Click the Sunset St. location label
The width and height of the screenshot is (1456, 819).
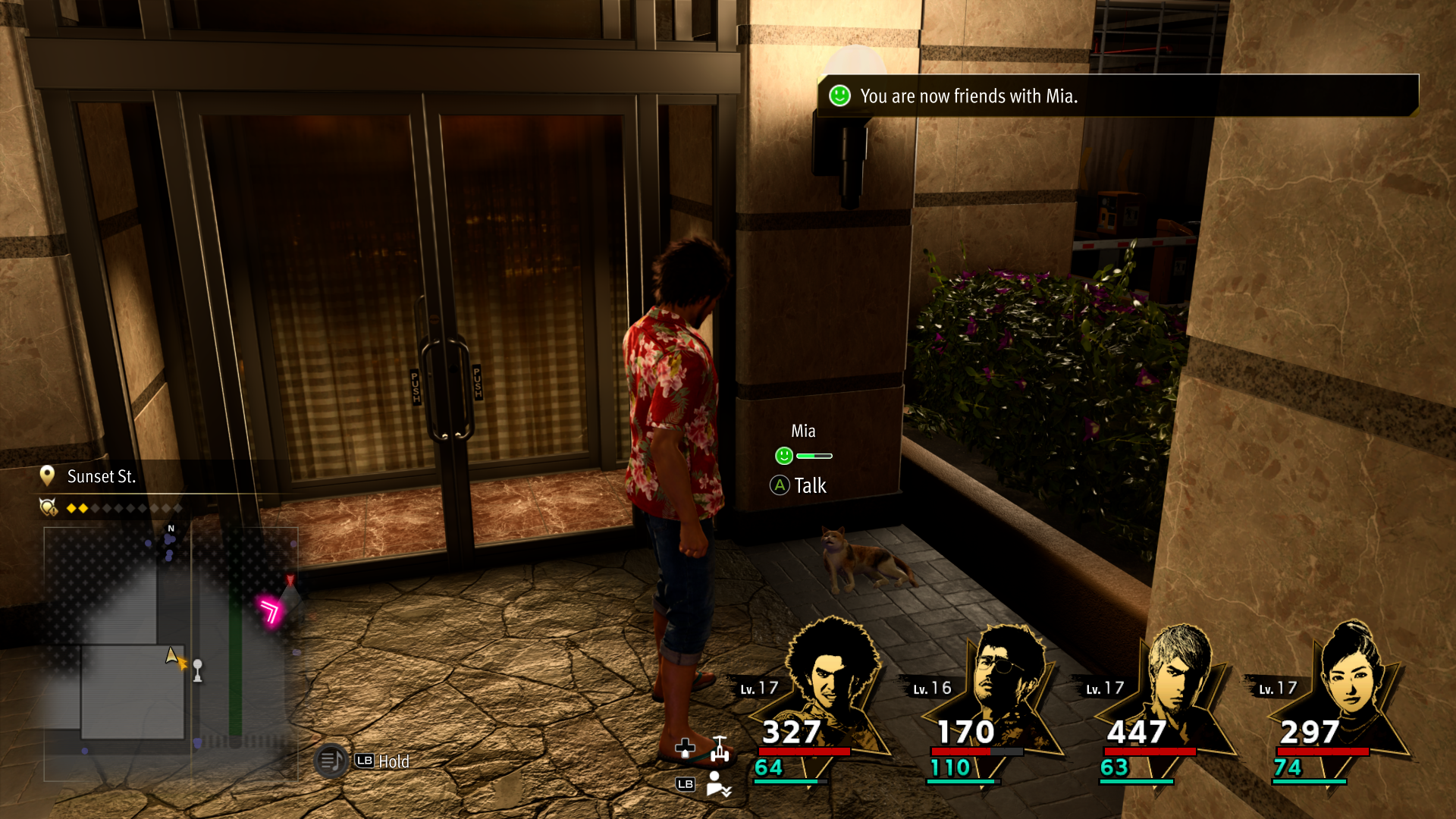(x=101, y=476)
